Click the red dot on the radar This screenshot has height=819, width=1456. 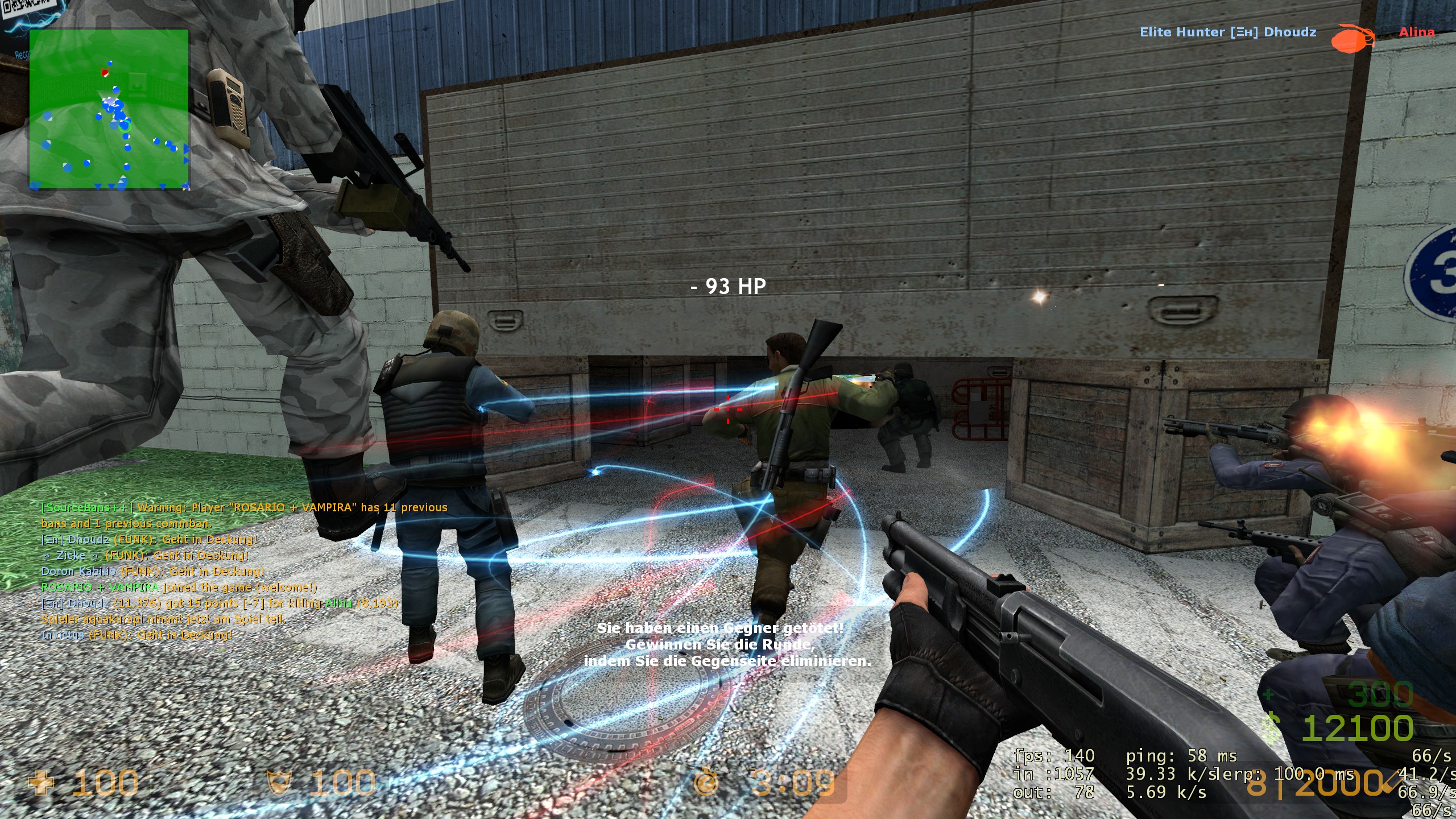tap(104, 72)
